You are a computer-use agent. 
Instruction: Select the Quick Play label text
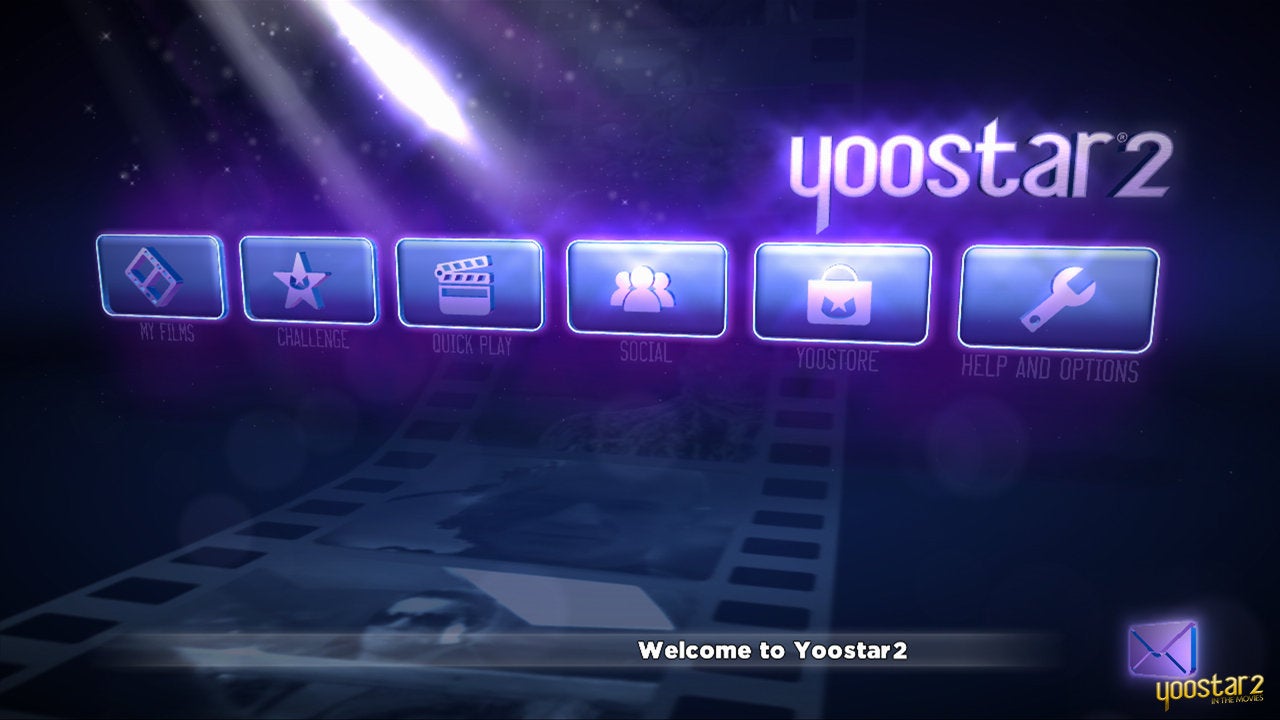click(x=470, y=345)
